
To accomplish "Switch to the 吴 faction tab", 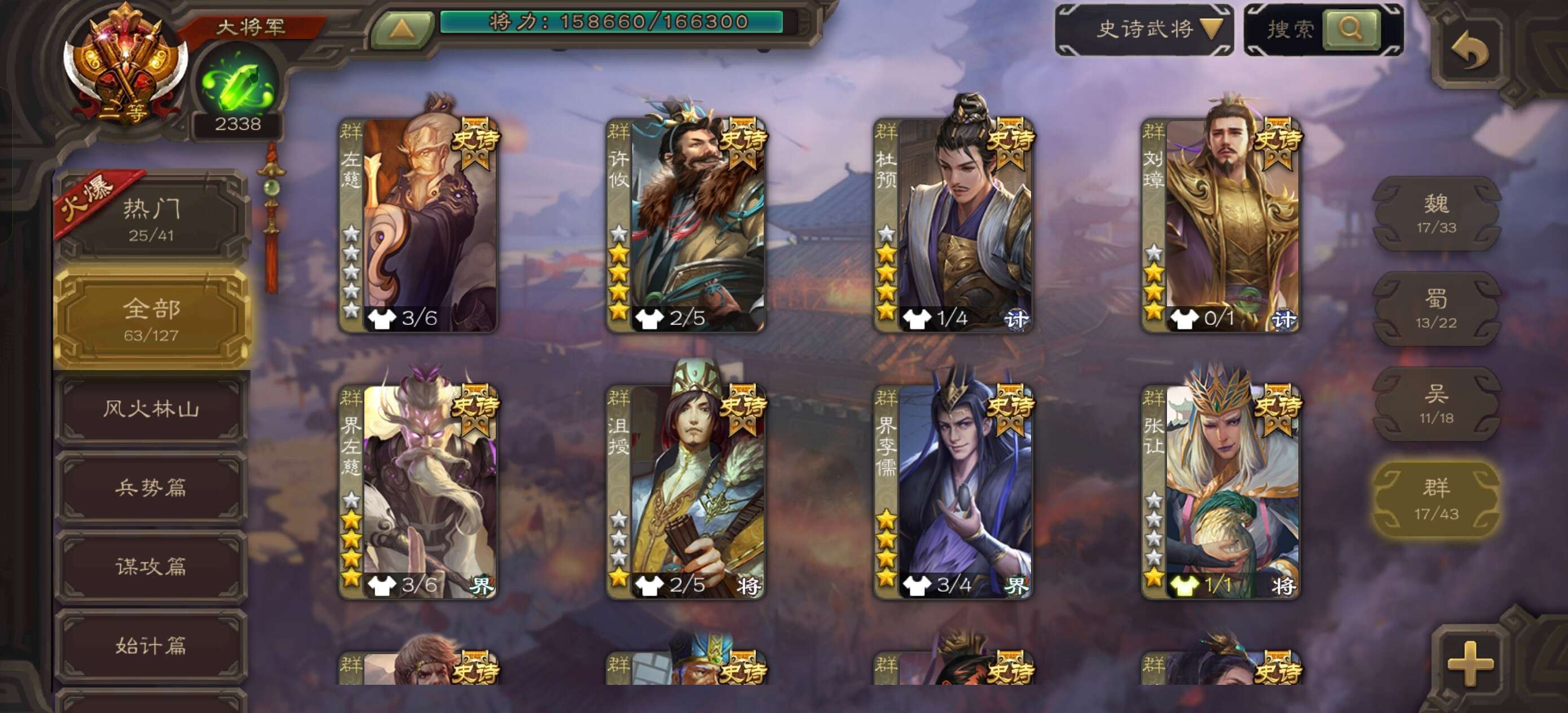I will 1436,404.
